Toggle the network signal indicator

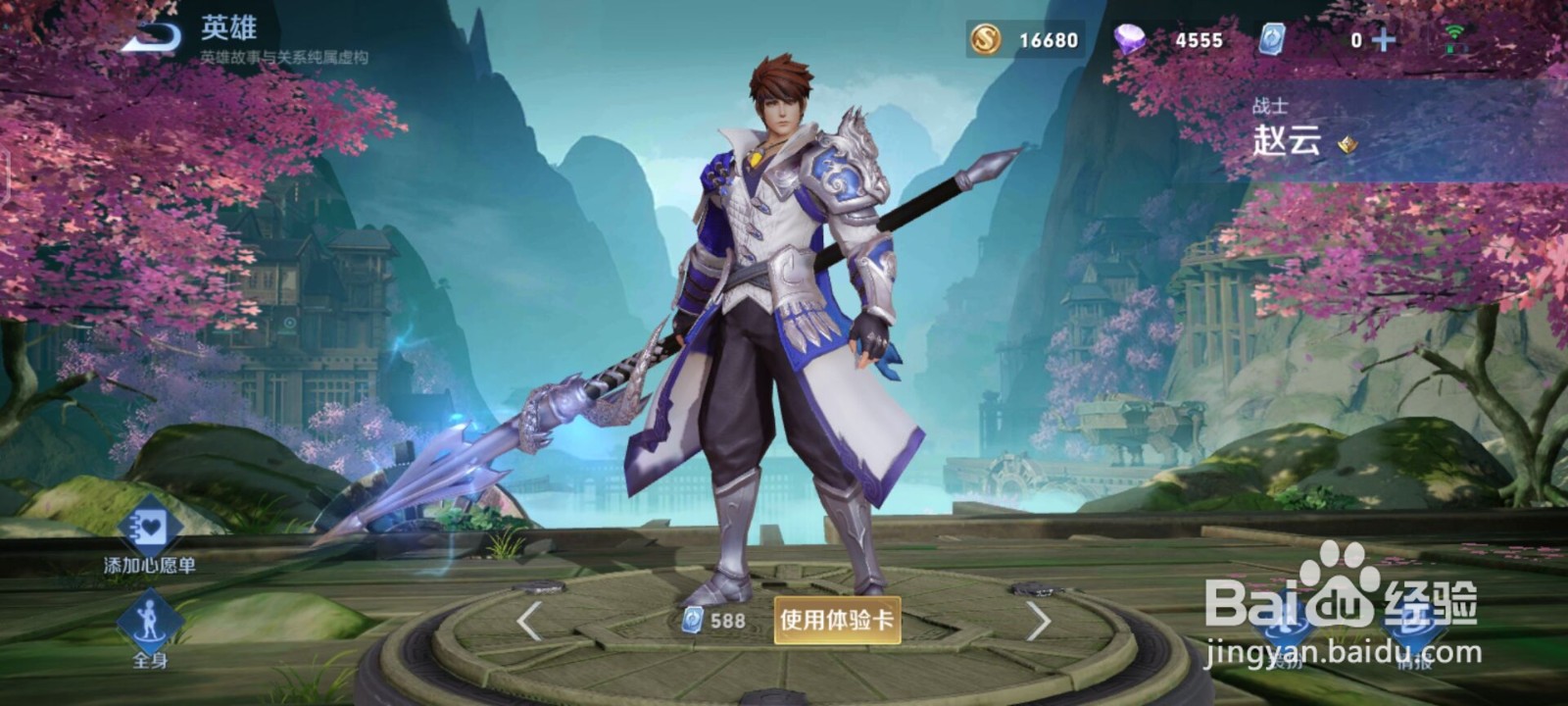pos(1455,29)
